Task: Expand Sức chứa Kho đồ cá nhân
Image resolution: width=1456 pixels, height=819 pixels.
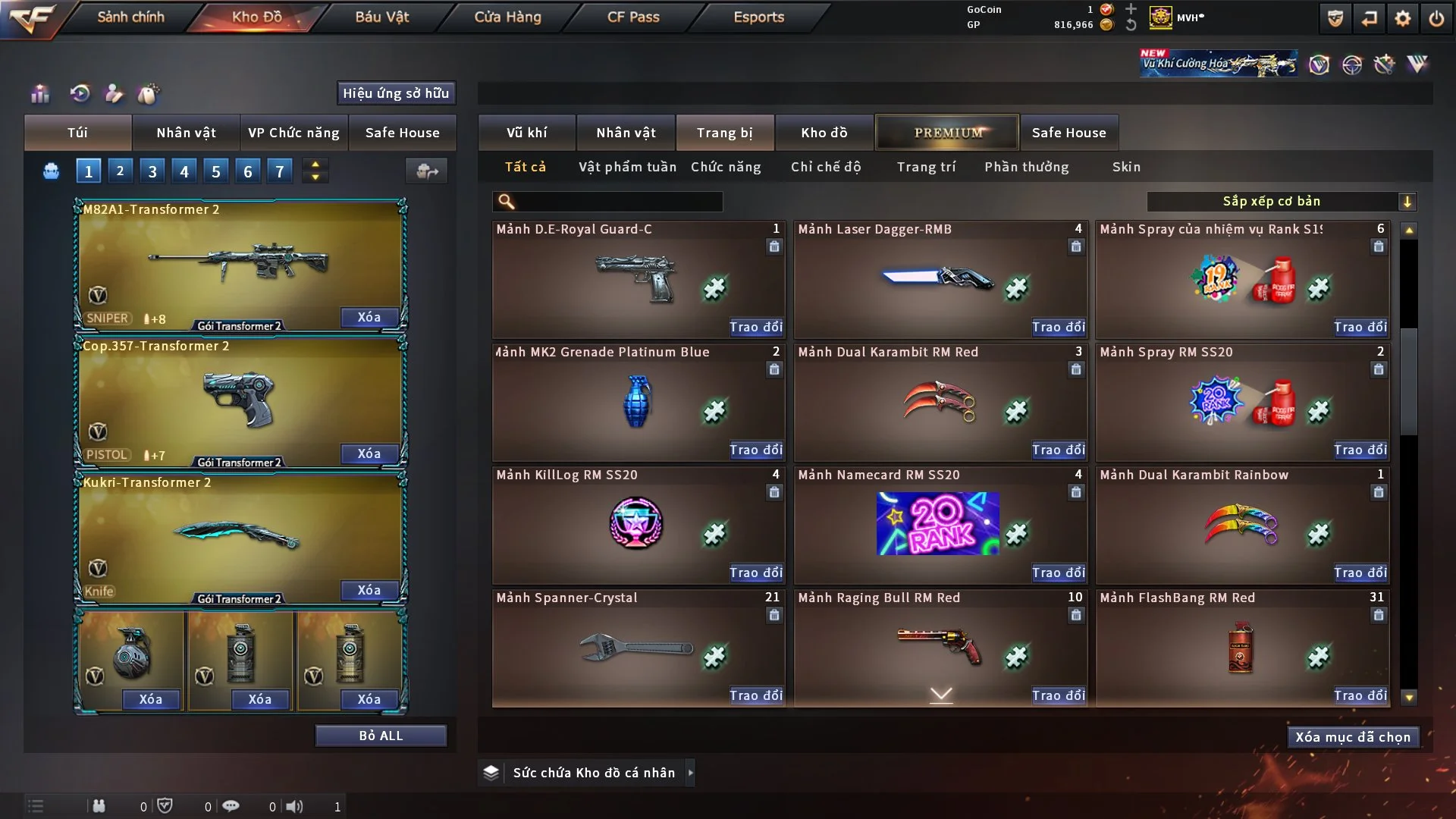Action: click(x=690, y=773)
